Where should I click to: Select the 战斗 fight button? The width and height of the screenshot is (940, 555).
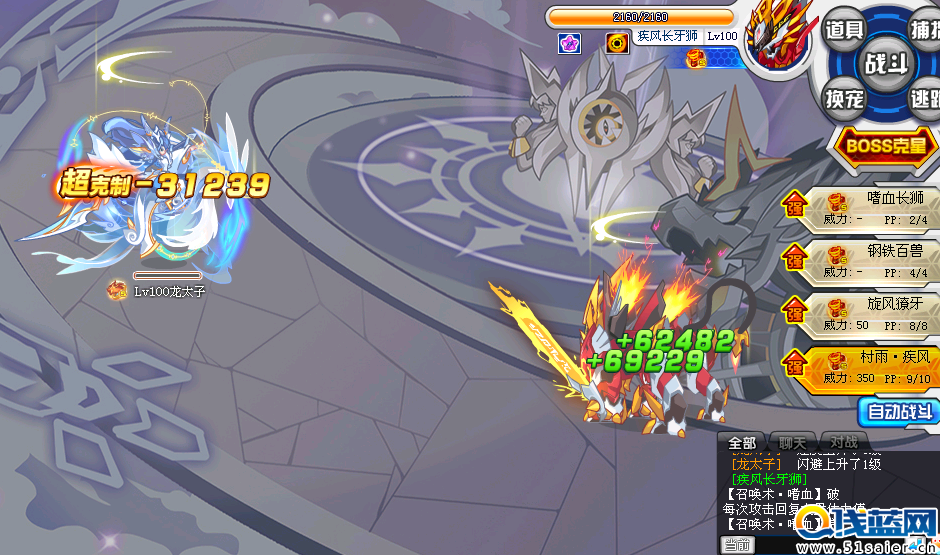pos(887,63)
